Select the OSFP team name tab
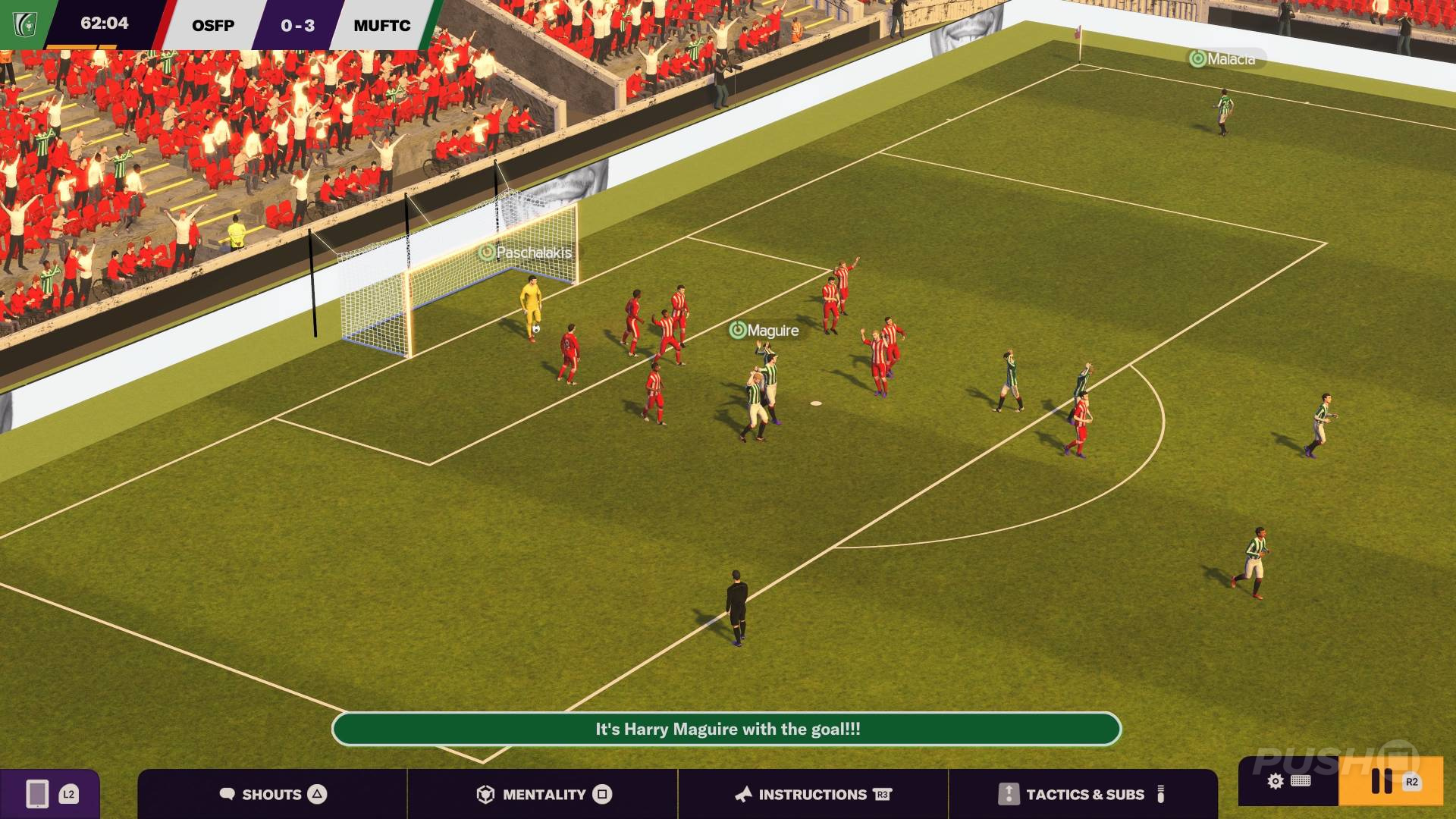The width and height of the screenshot is (1456, 819). point(214,25)
